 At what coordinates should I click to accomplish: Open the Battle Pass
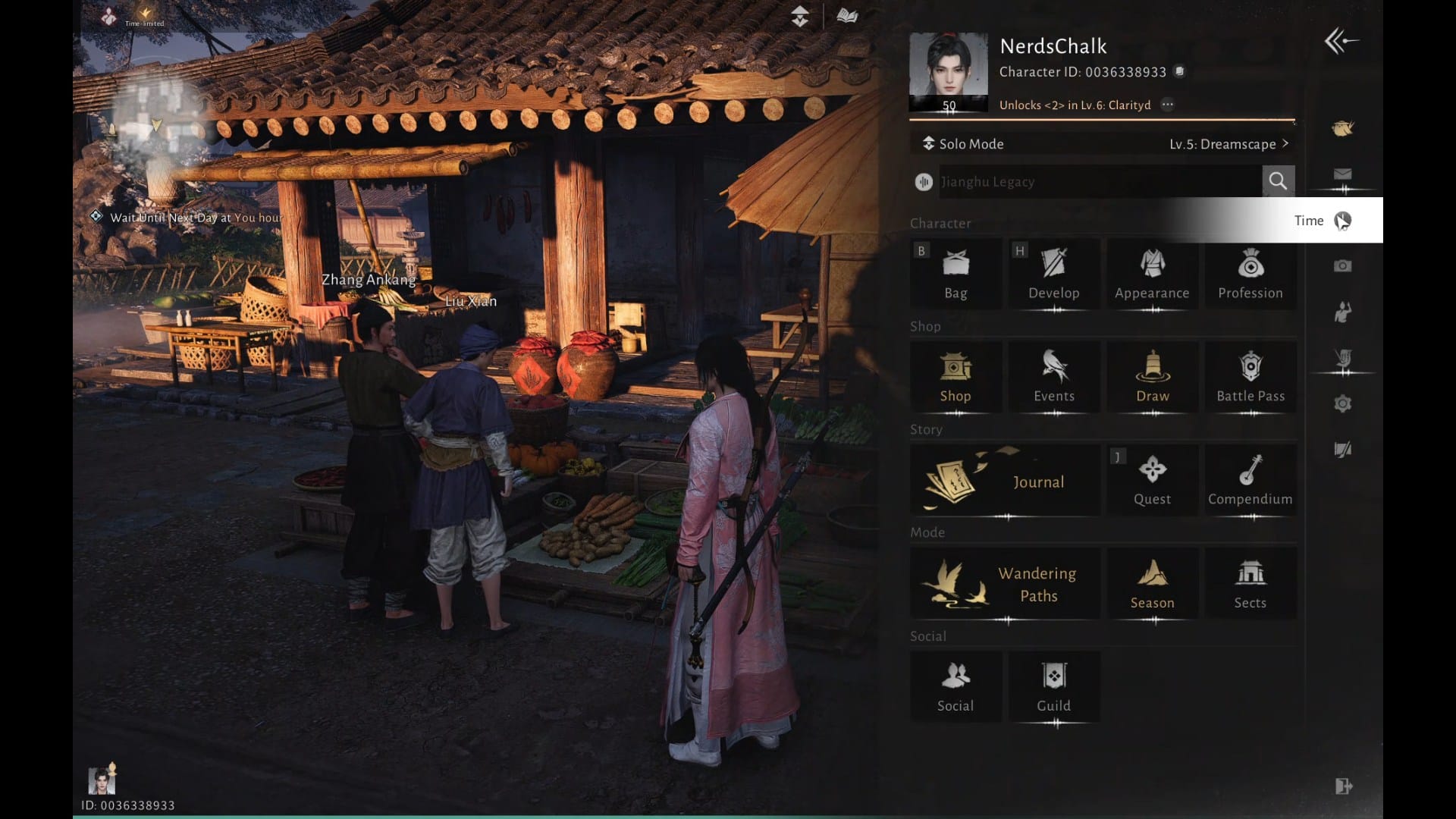[1250, 377]
